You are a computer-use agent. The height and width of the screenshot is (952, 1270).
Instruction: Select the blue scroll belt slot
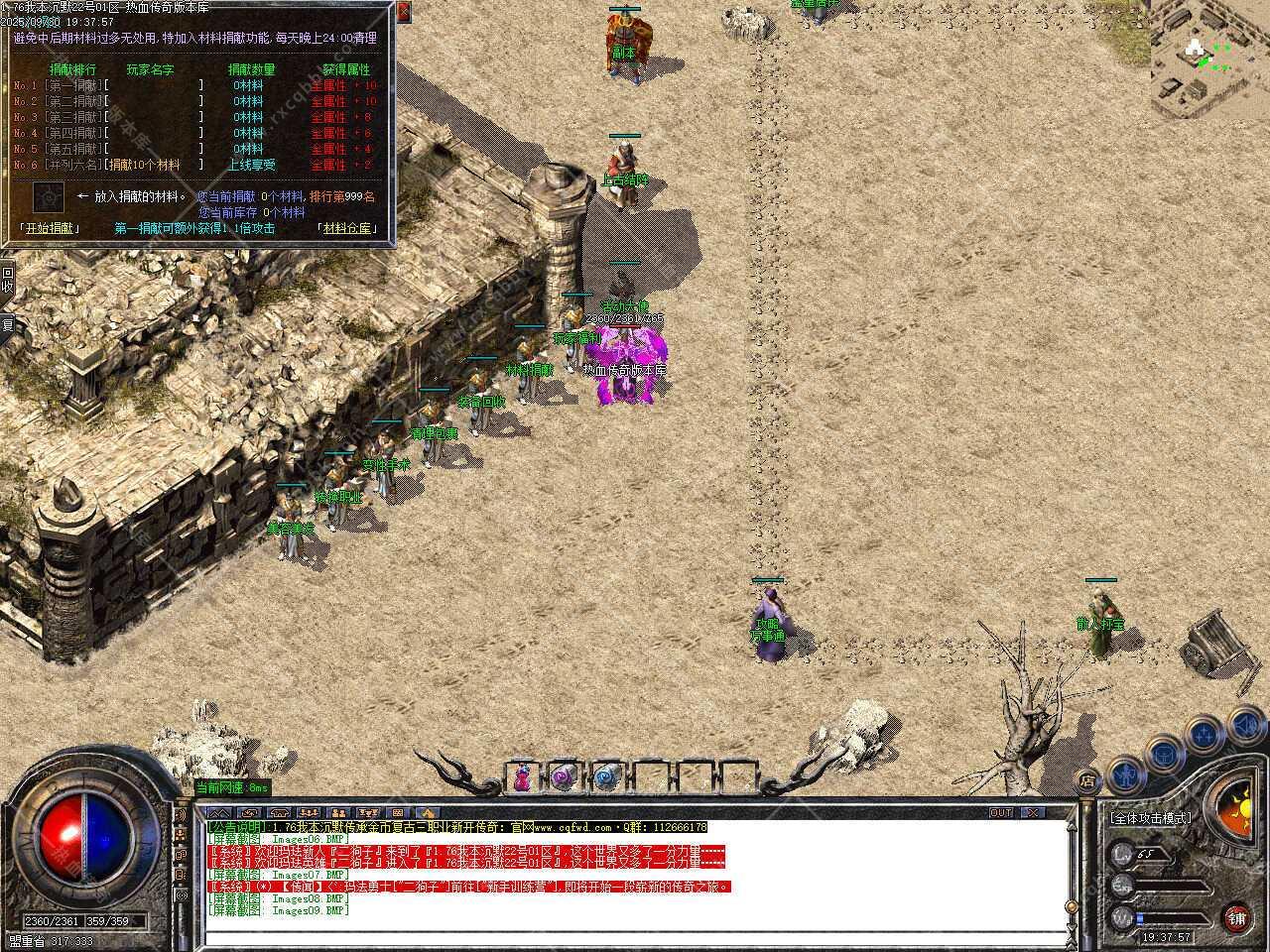(606, 777)
